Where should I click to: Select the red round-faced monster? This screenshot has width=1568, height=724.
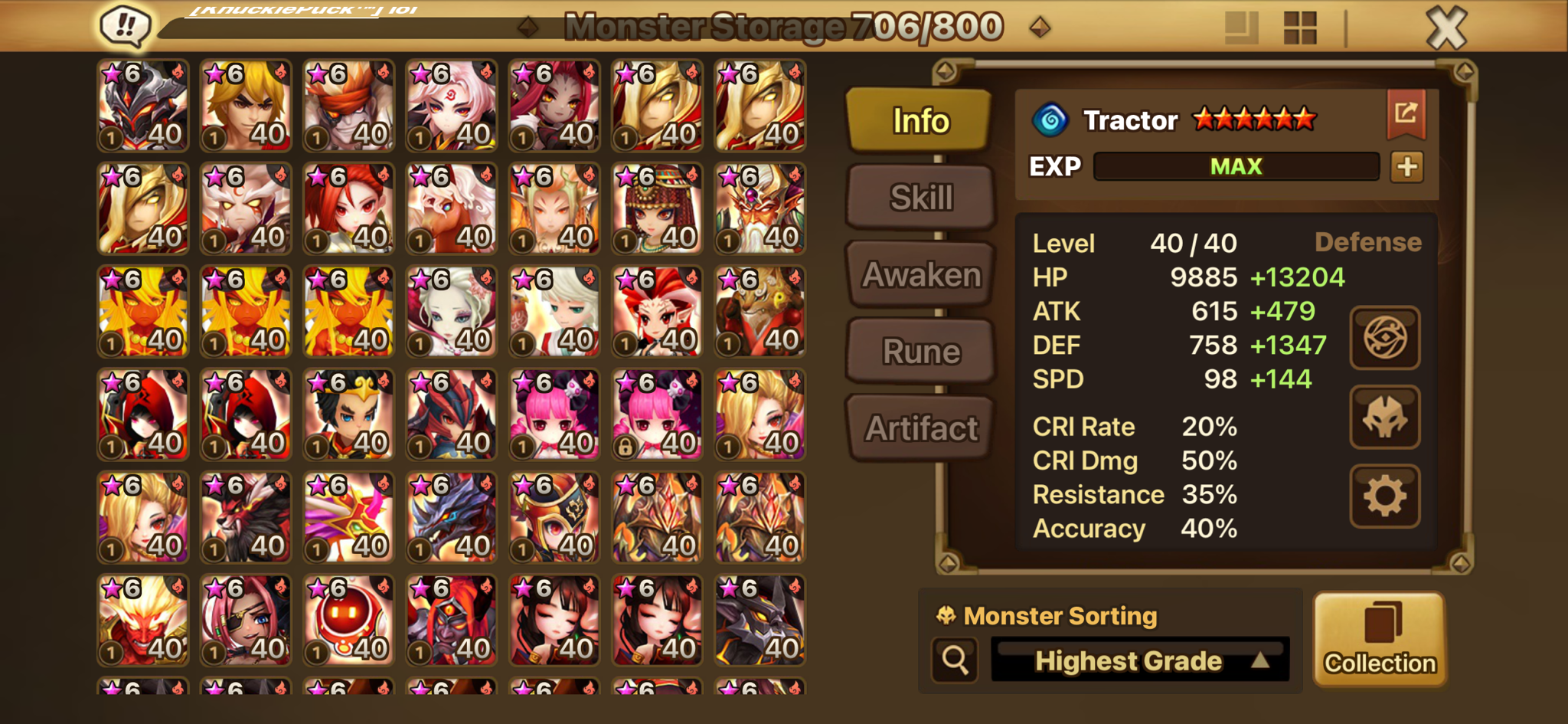click(348, 621)
